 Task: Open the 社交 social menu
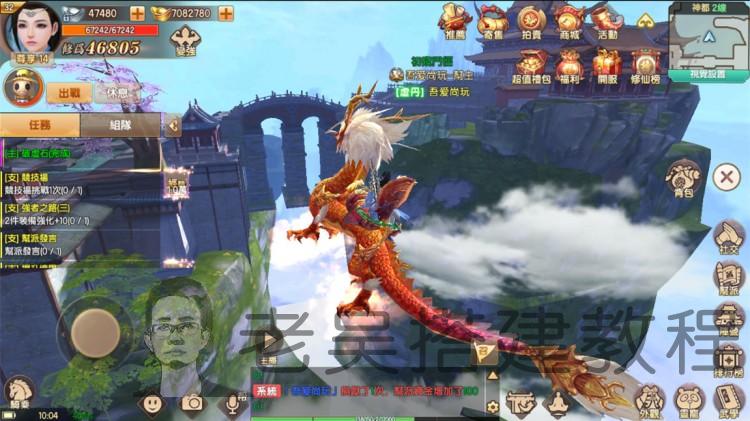(x=727, y=235)
